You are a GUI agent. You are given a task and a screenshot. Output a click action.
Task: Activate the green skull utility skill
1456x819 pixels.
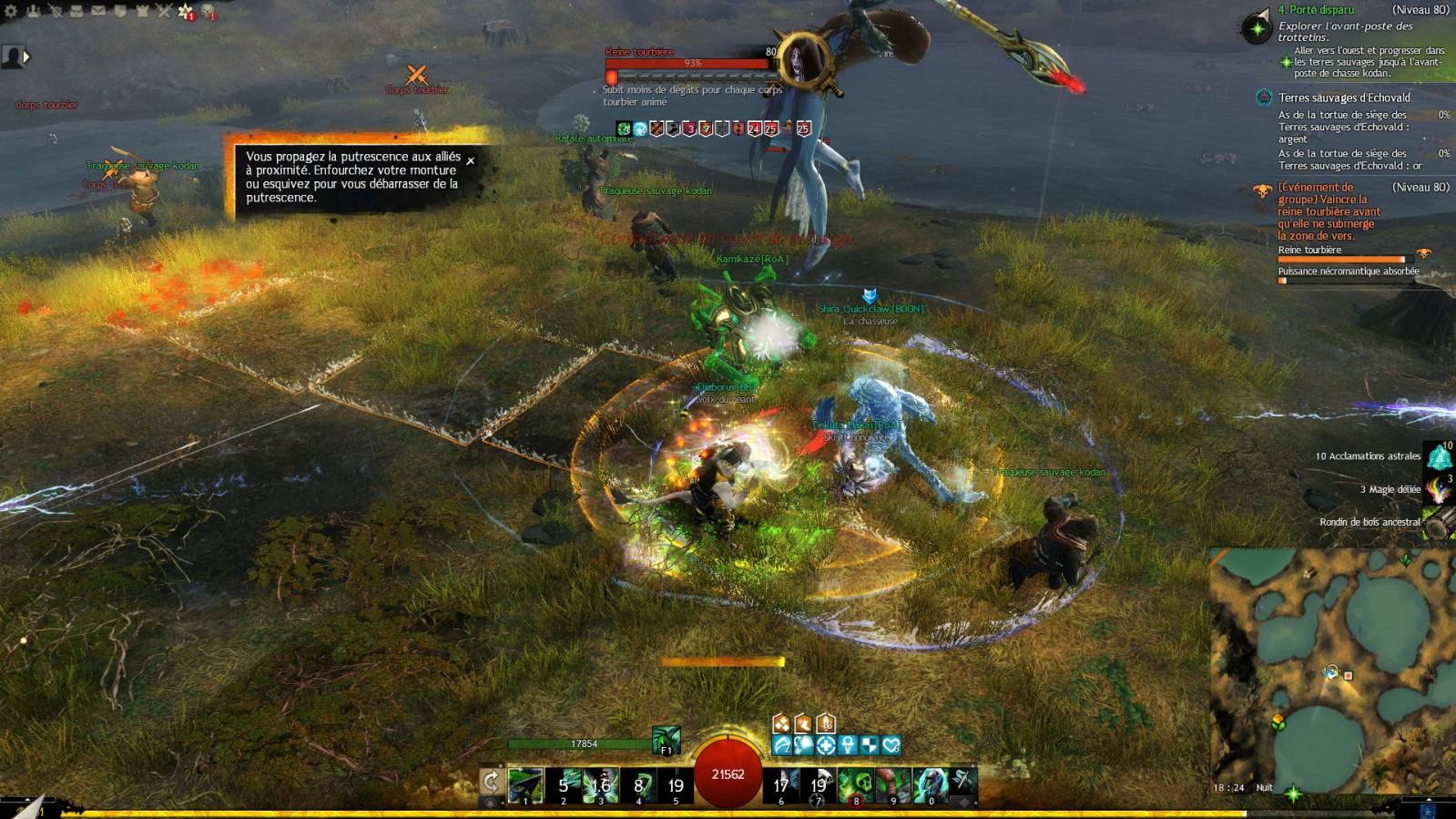[855, 784]
